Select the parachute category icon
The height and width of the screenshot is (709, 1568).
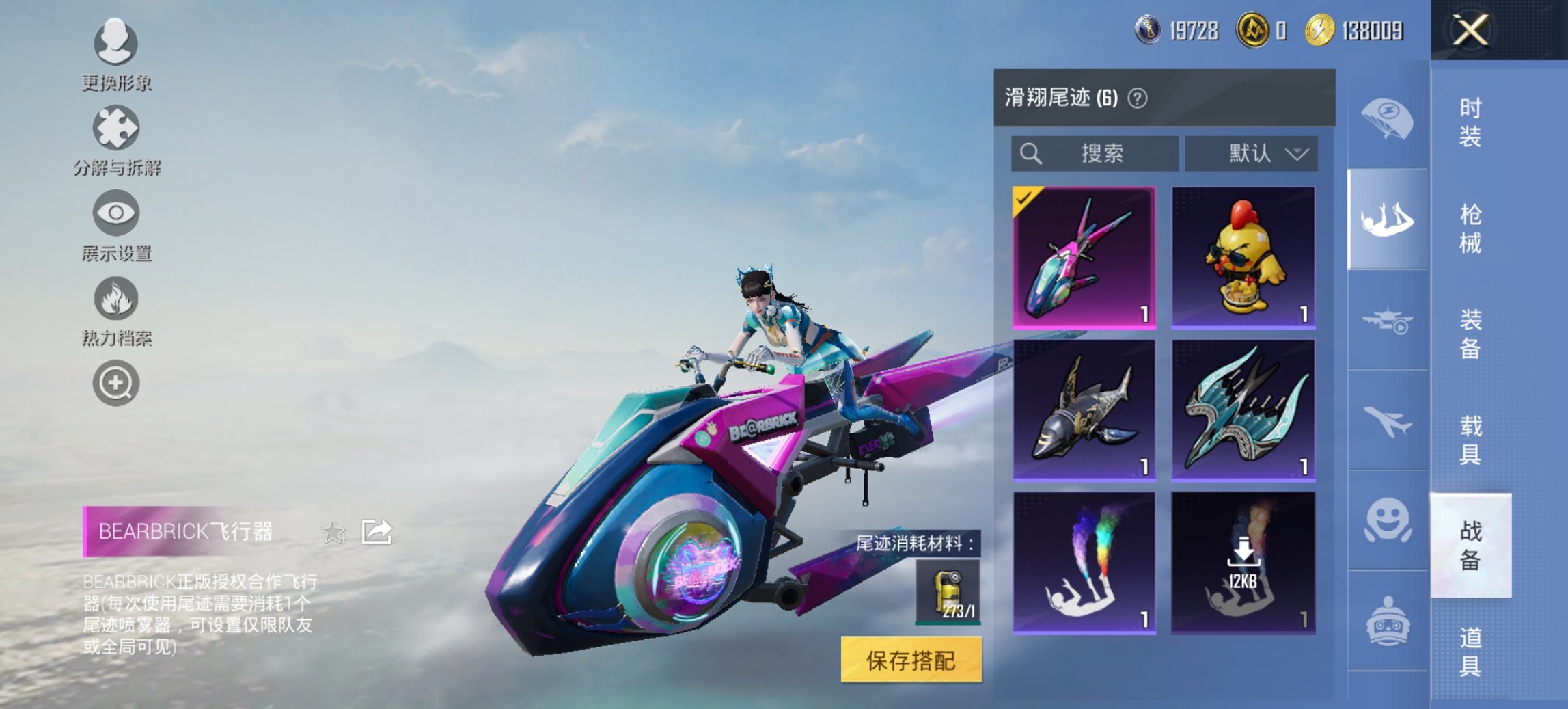click(x=1388, y=120)
